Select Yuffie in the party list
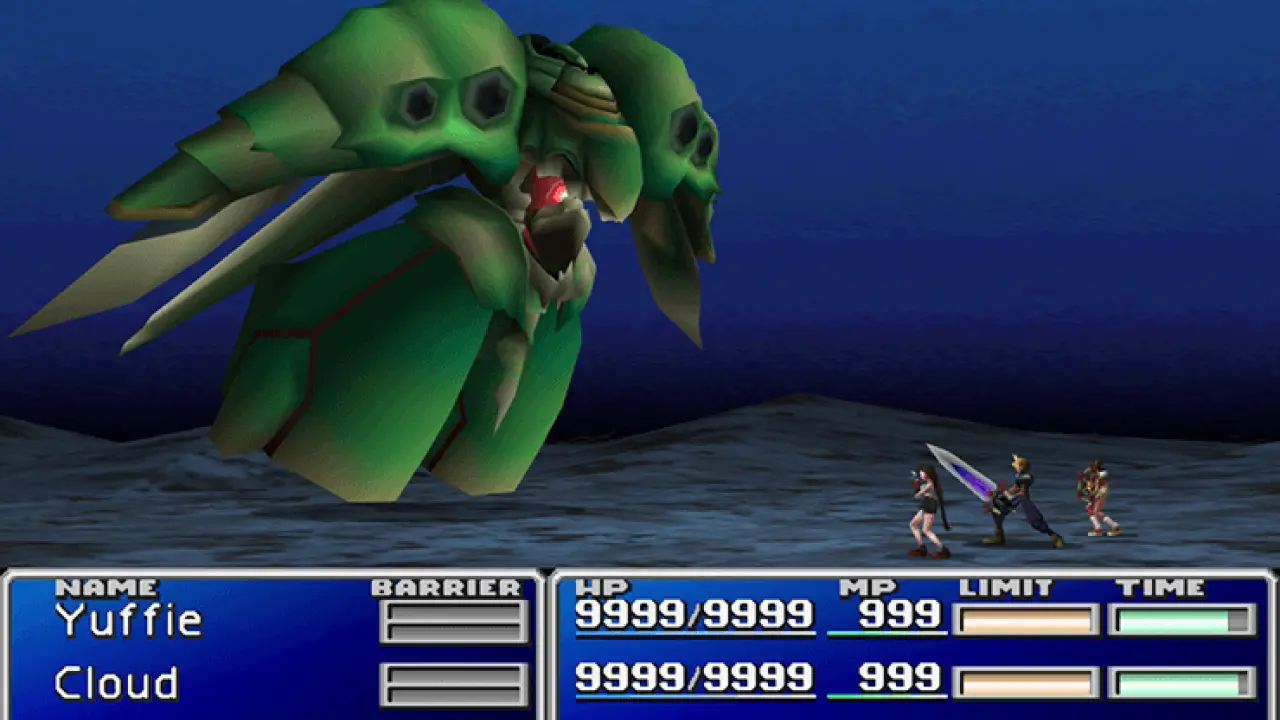 click(129, 621)
